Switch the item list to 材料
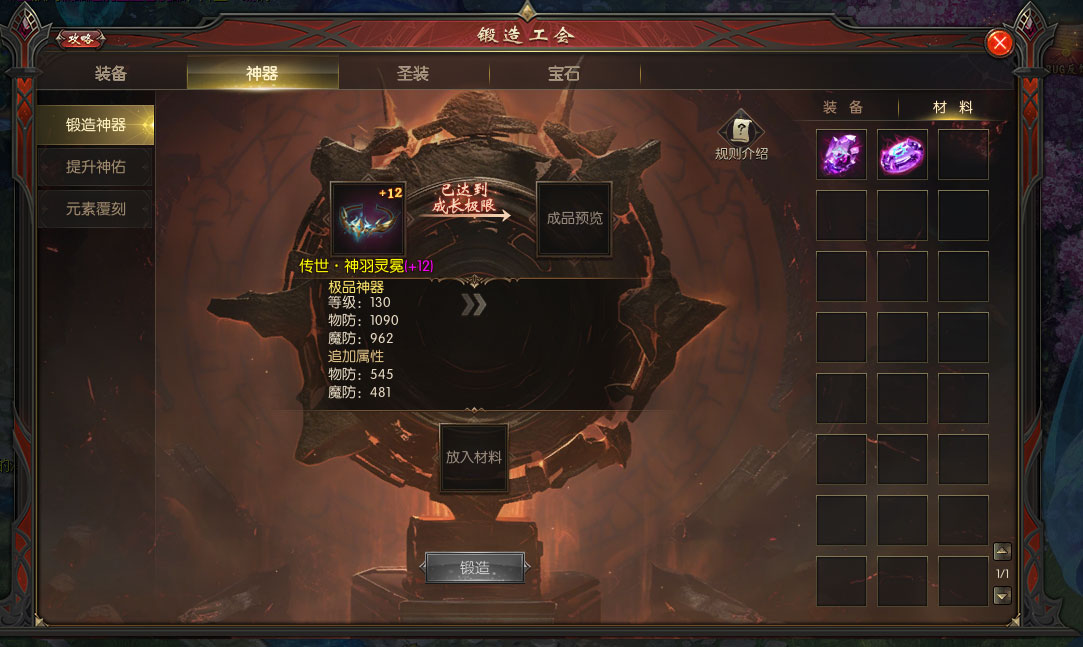This screenshot has height=647, width=1083. pos(952,108)
